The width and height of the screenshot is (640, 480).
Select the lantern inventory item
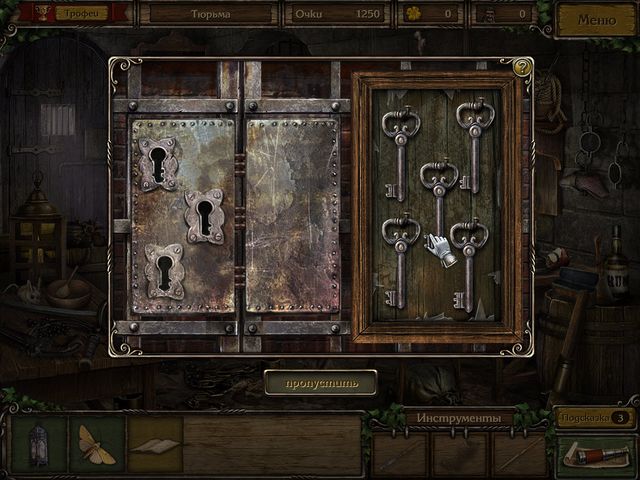39,444
